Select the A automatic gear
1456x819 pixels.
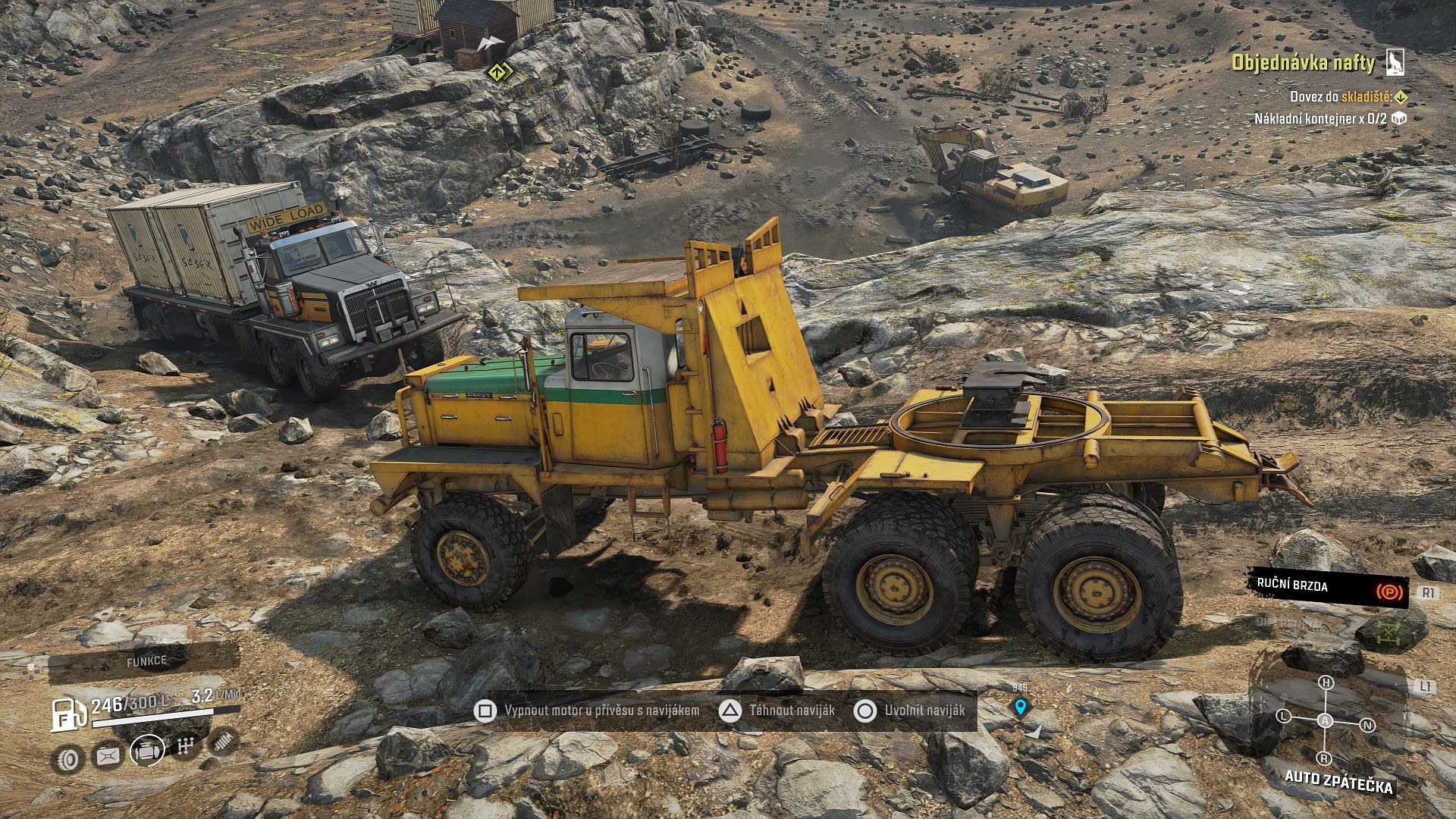(1325, 720)
